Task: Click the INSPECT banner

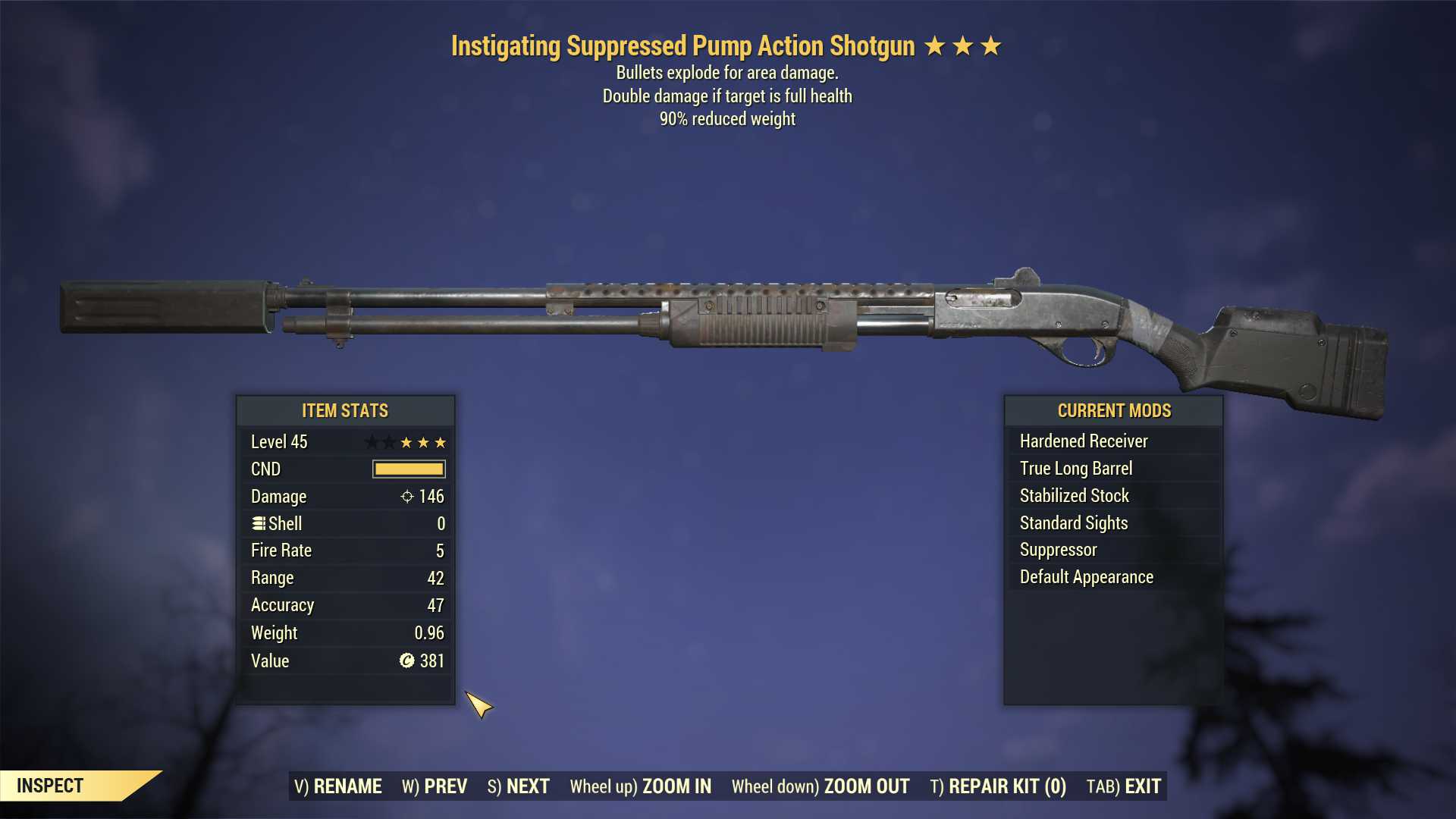Action: [x=51, y=786]
